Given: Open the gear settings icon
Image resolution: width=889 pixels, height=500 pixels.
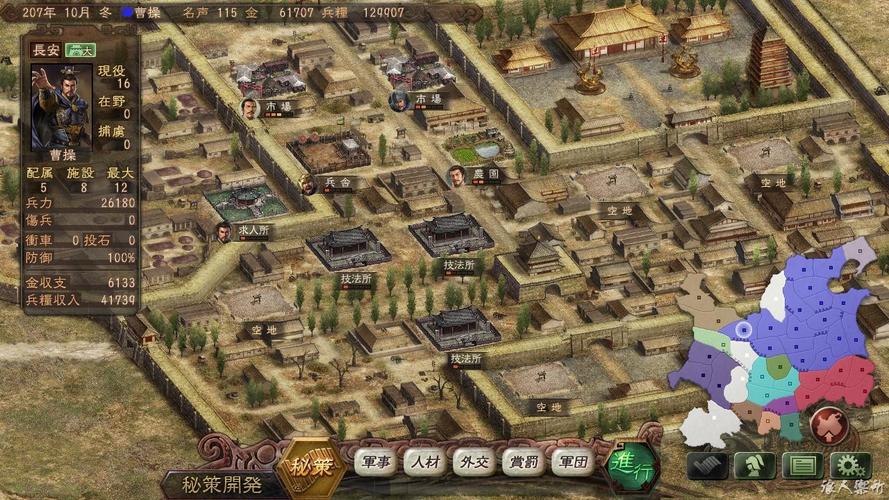Looking at the screenshot, I should (x=850, y=466).
